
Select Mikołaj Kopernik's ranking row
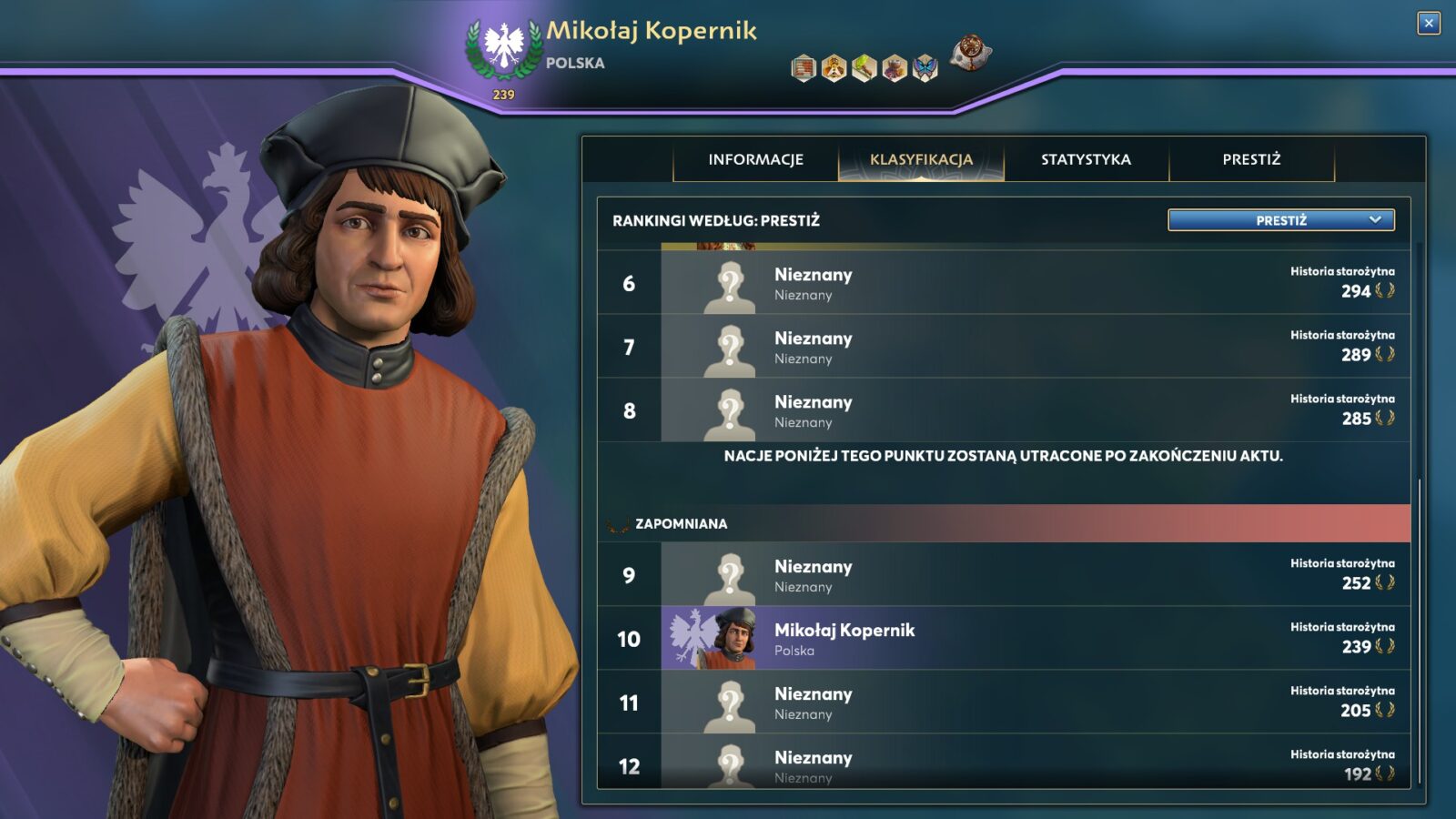click(x=1003, y=639)
